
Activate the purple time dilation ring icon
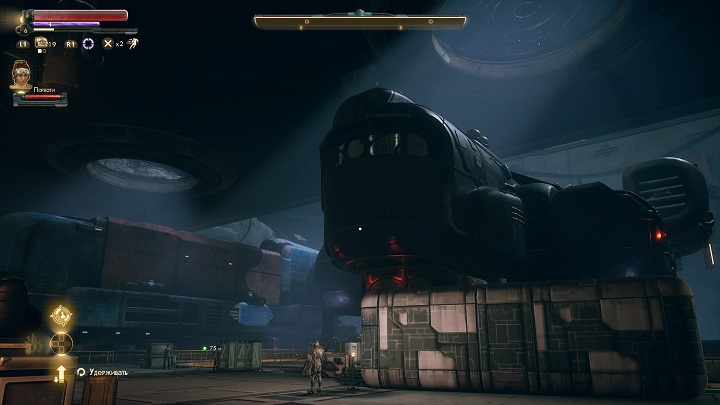pyautogui.click(x=88, y=44)
